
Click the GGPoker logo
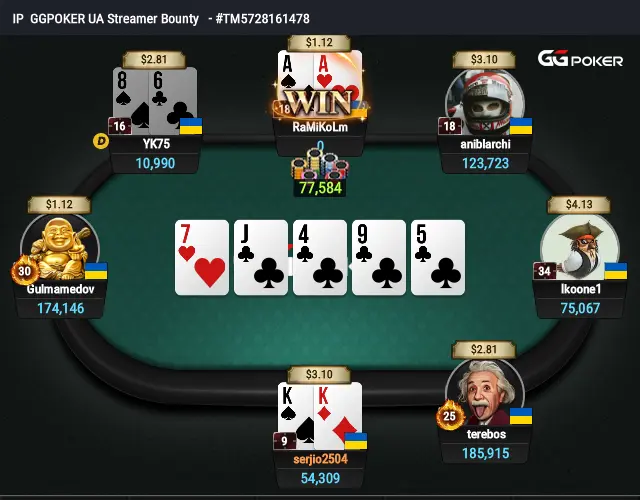pyautogui.click(x=580, y=60)
